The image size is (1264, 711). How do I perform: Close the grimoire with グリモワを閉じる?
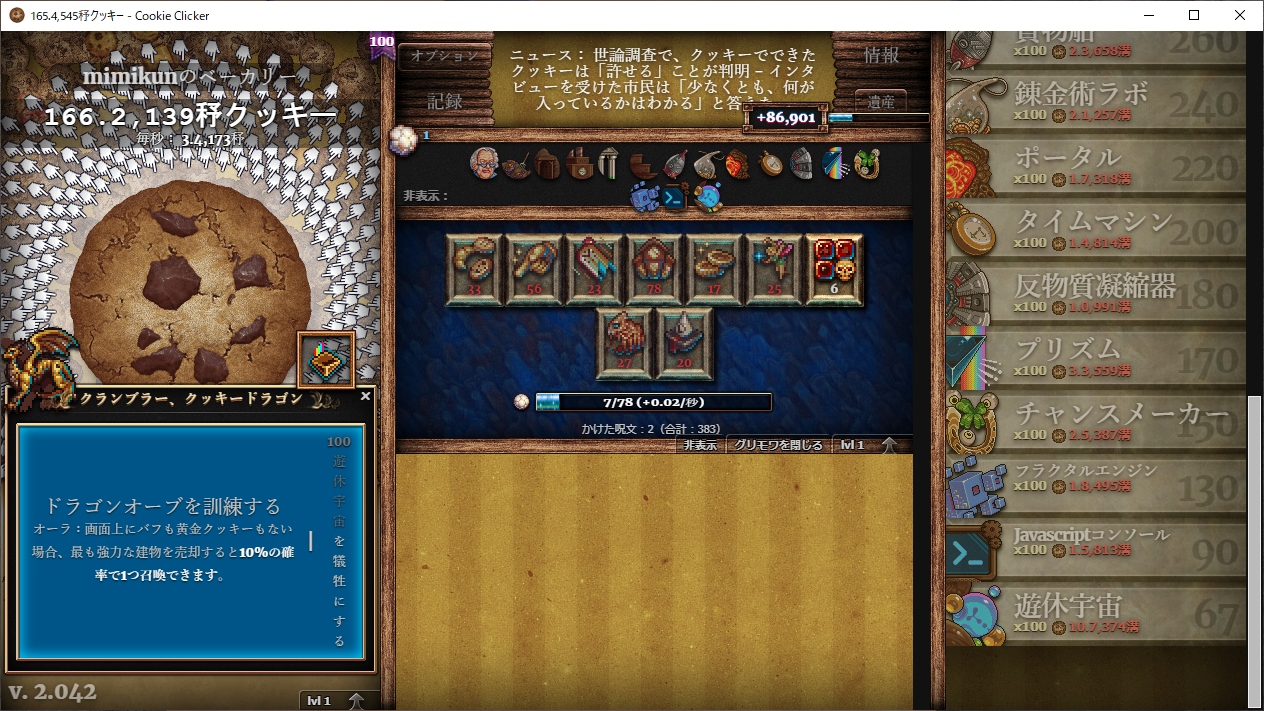click(x=778, y=445)
